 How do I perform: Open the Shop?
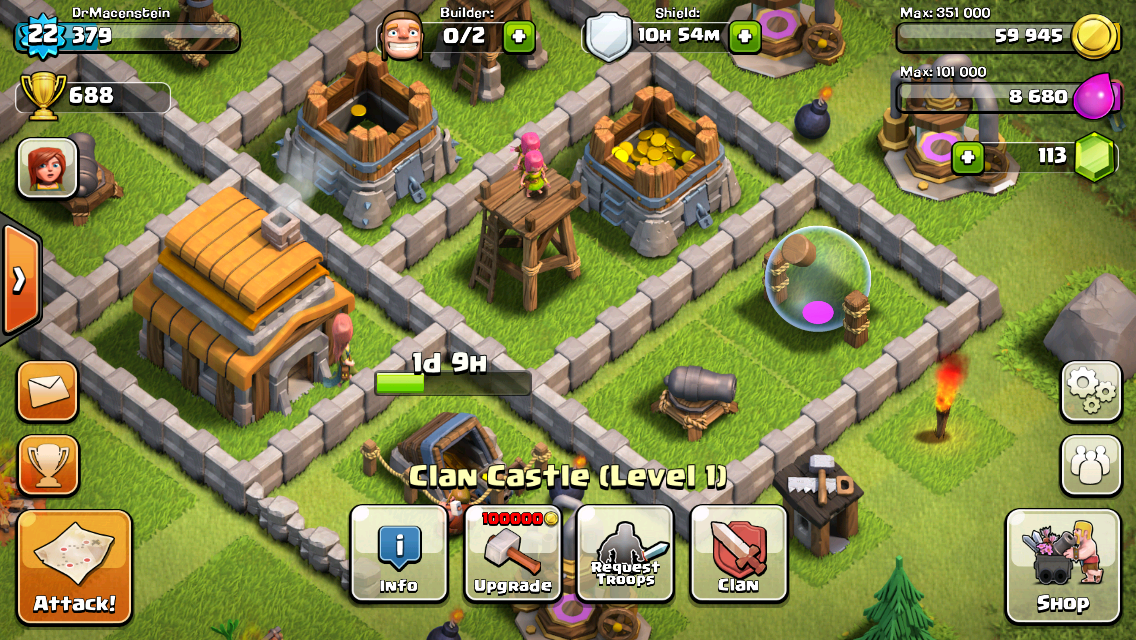[x=1062, y=565]
